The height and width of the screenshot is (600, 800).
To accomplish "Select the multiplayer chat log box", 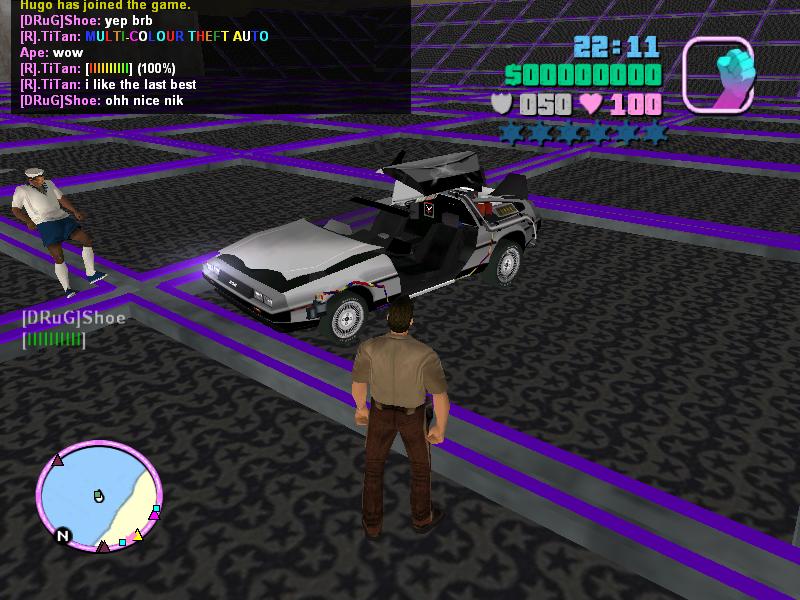I will coord(210,55).
